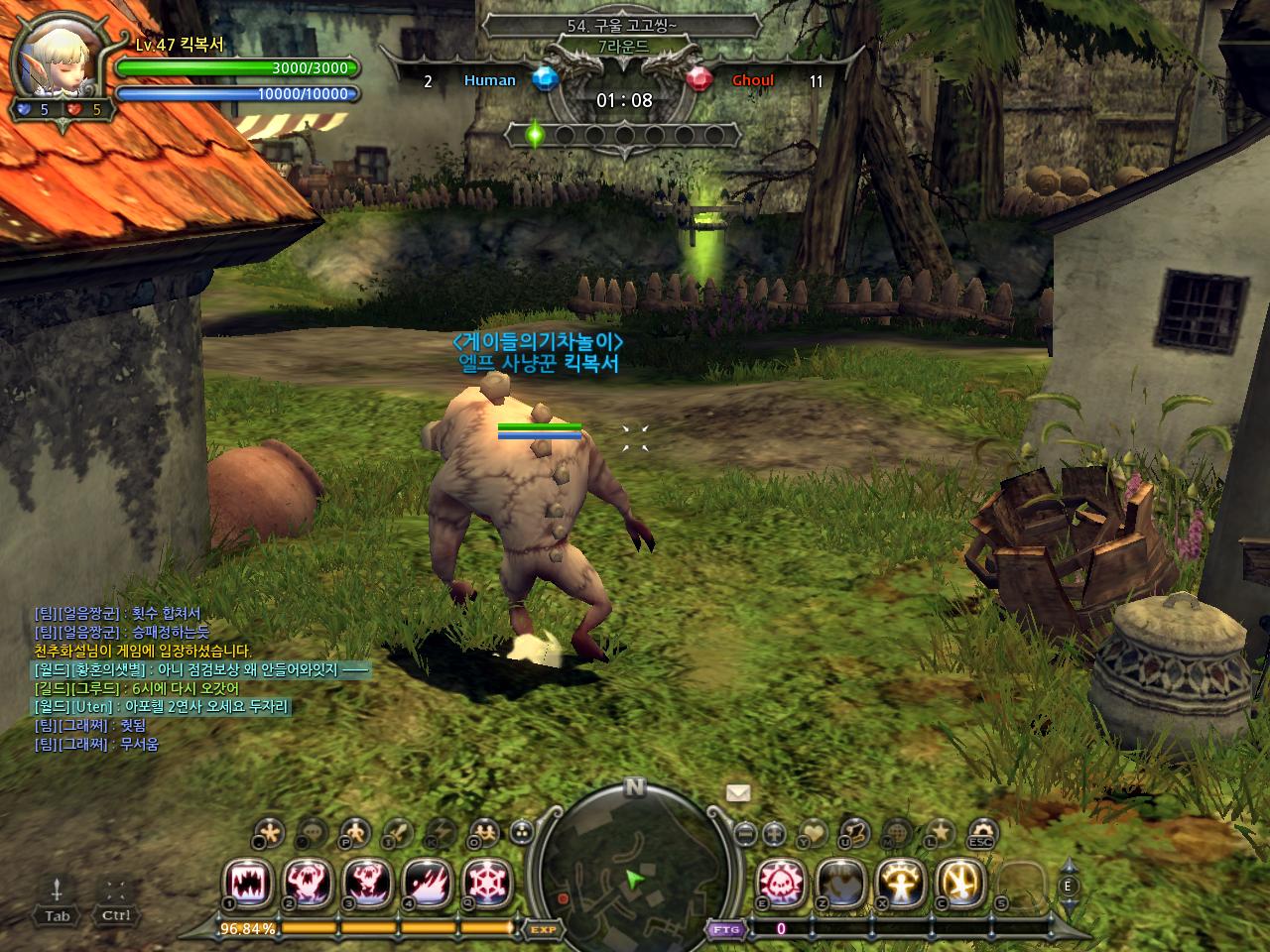Open the party menu with two figures
The width and height of the screenshot is (1270, 952).
pos(485,832)
